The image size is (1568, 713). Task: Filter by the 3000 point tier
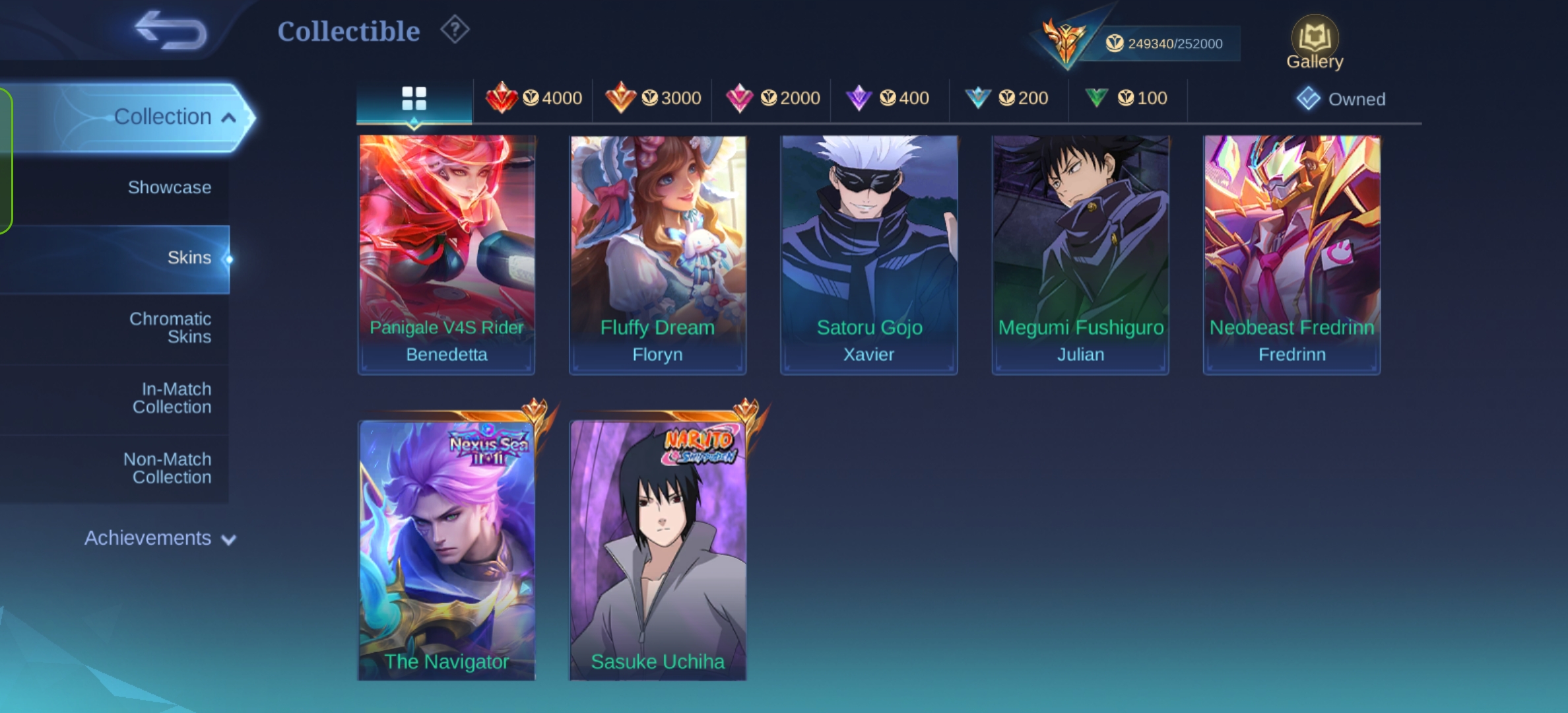click(x=653, y=99)
